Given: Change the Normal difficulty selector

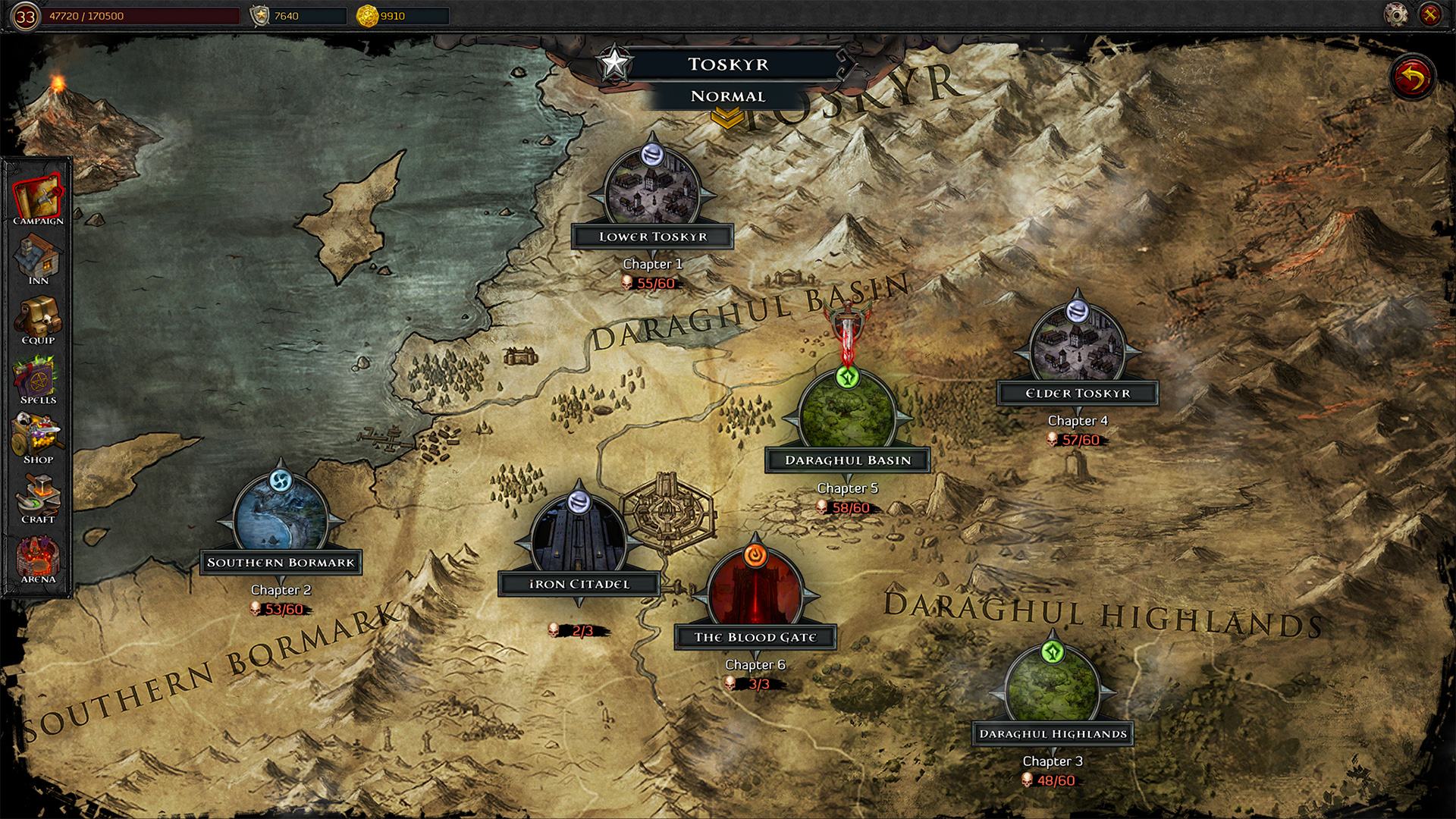Looking at the screenshot, I should (x=728, y=96).
